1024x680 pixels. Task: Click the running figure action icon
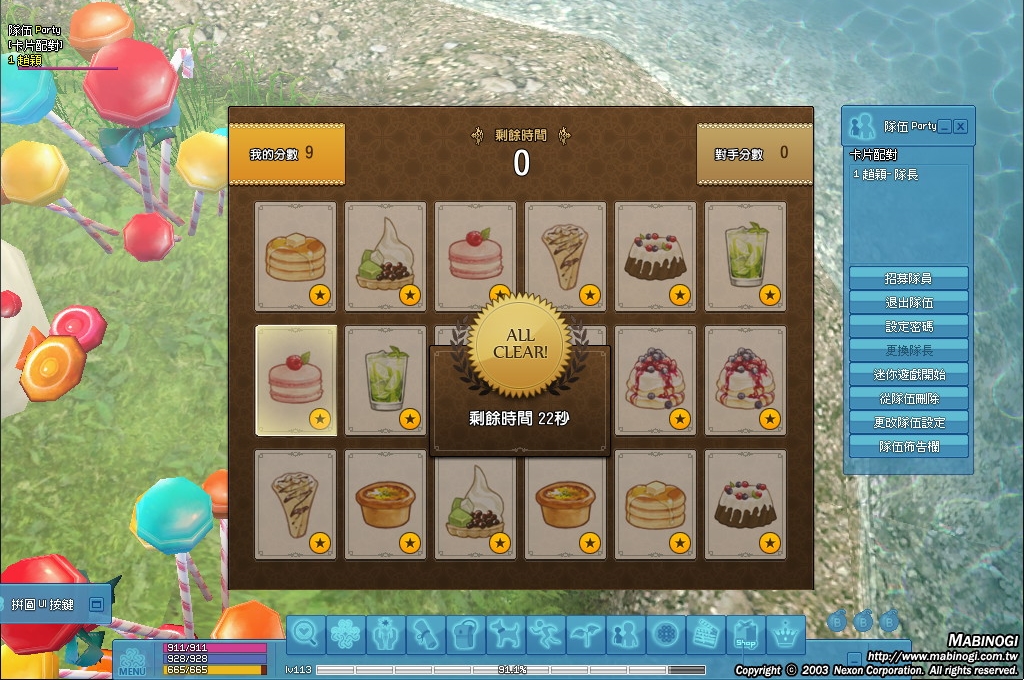544,634
